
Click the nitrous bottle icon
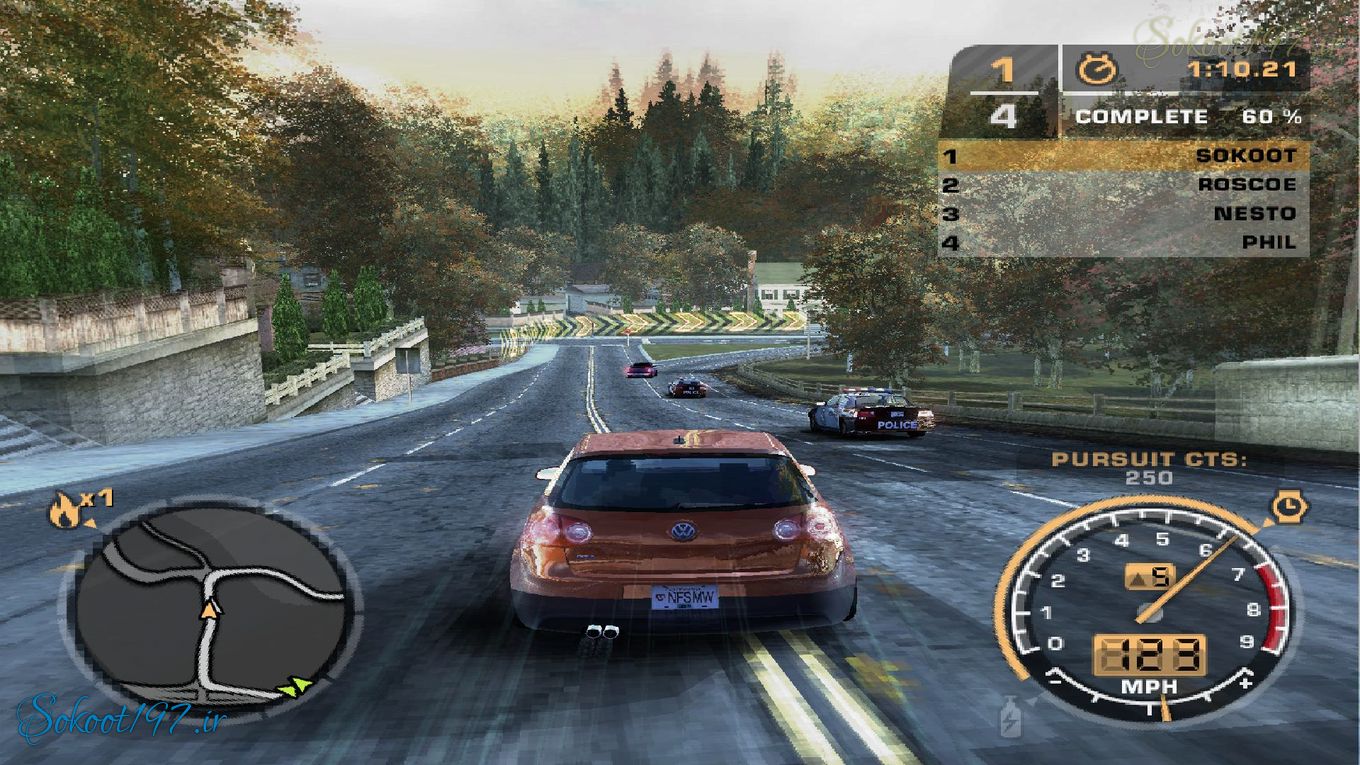pos(1011,716)
